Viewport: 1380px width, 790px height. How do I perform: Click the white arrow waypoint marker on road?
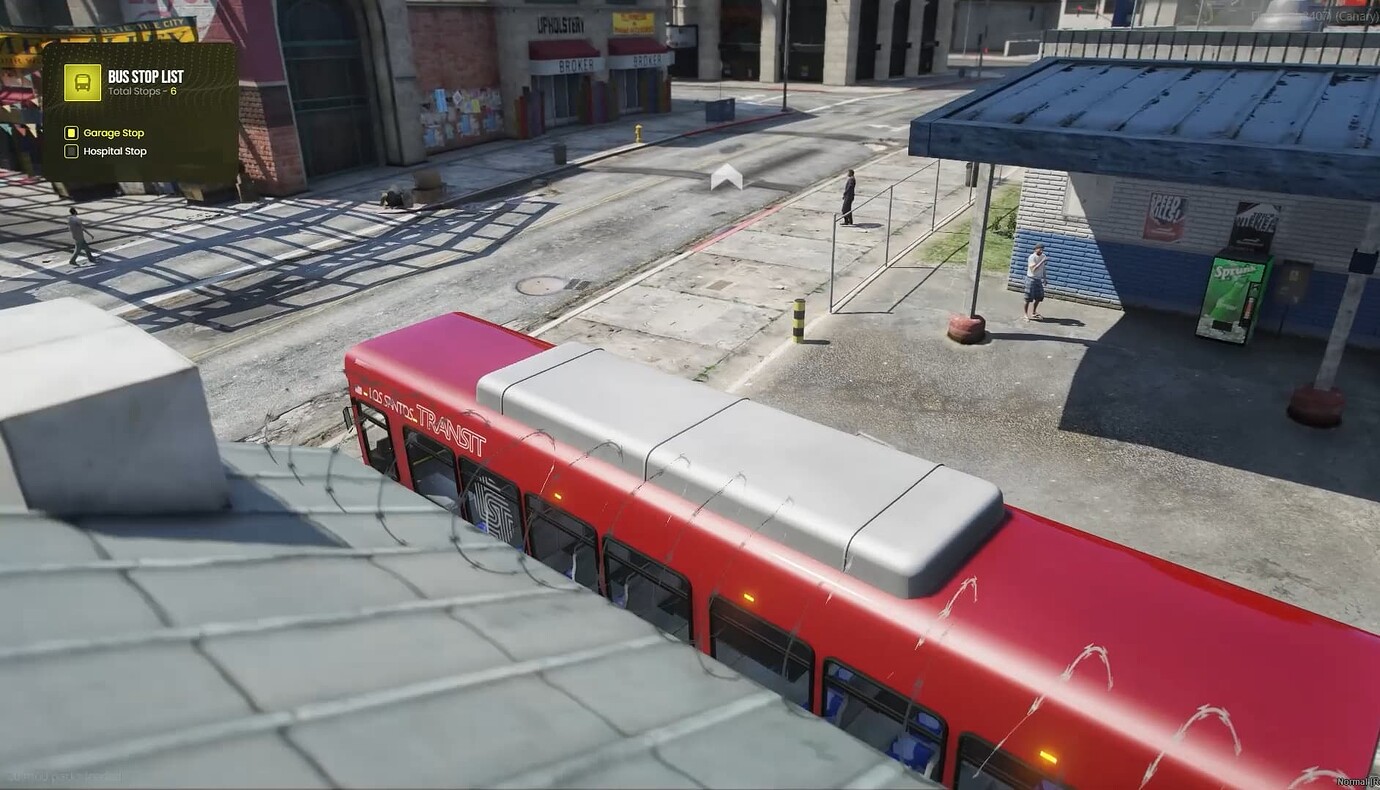(727, 177)
